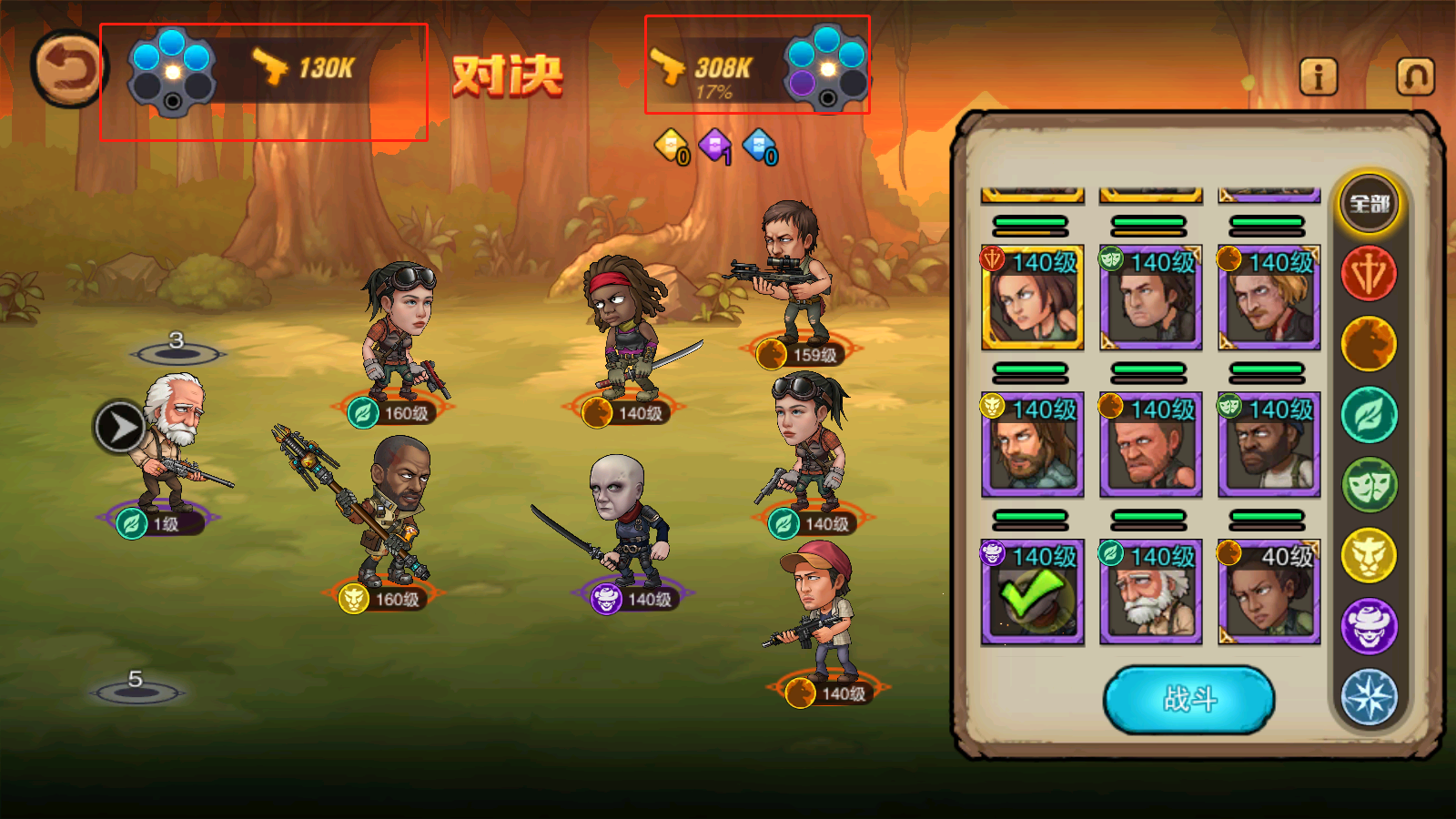Deselect the hero card with green checkmark
Screen dimensions: 1456x819
point(1032,592)
